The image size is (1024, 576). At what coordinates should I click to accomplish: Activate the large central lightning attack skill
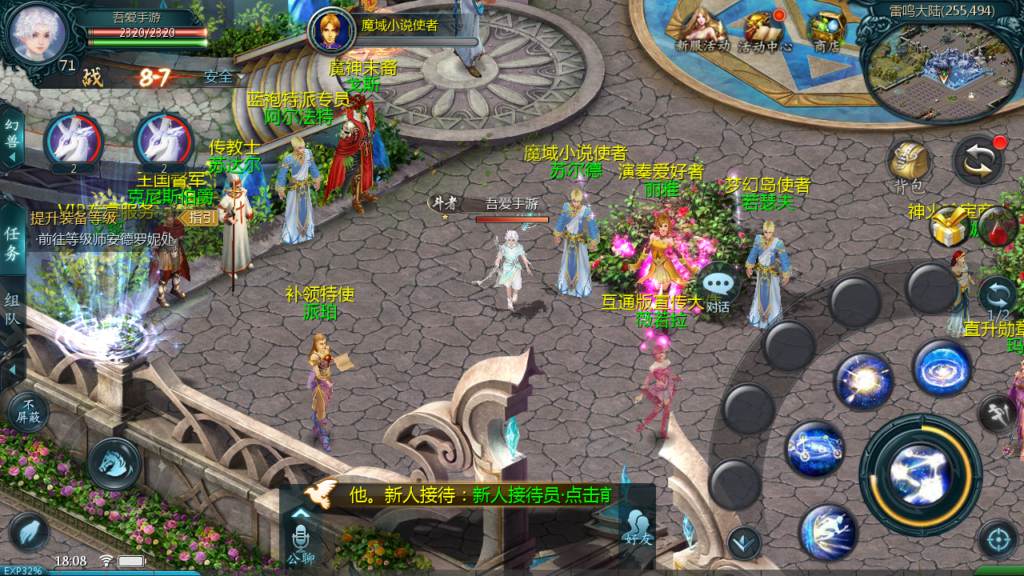tap(920, 474)
